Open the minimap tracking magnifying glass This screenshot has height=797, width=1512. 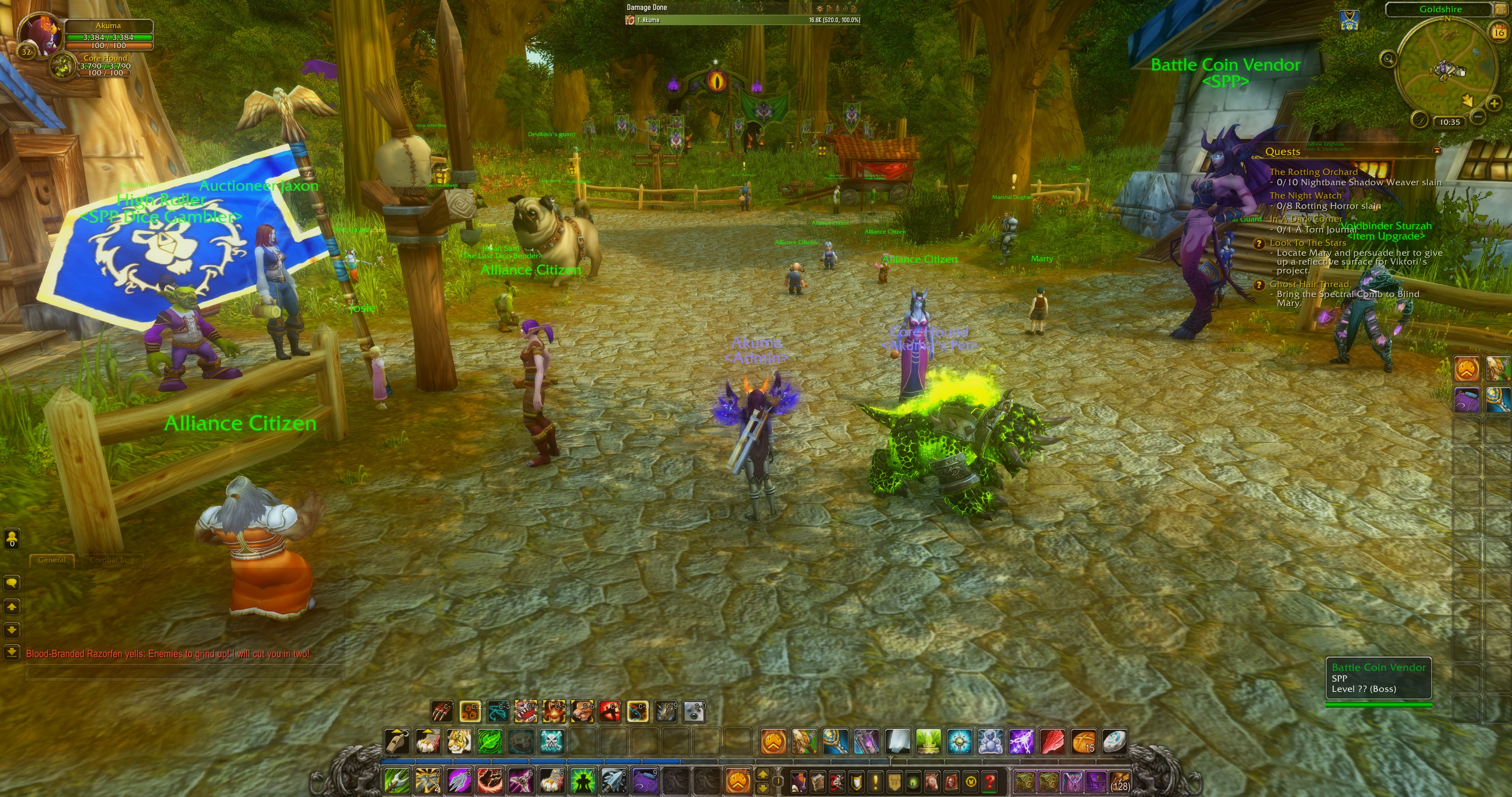tap(1388, 58)
